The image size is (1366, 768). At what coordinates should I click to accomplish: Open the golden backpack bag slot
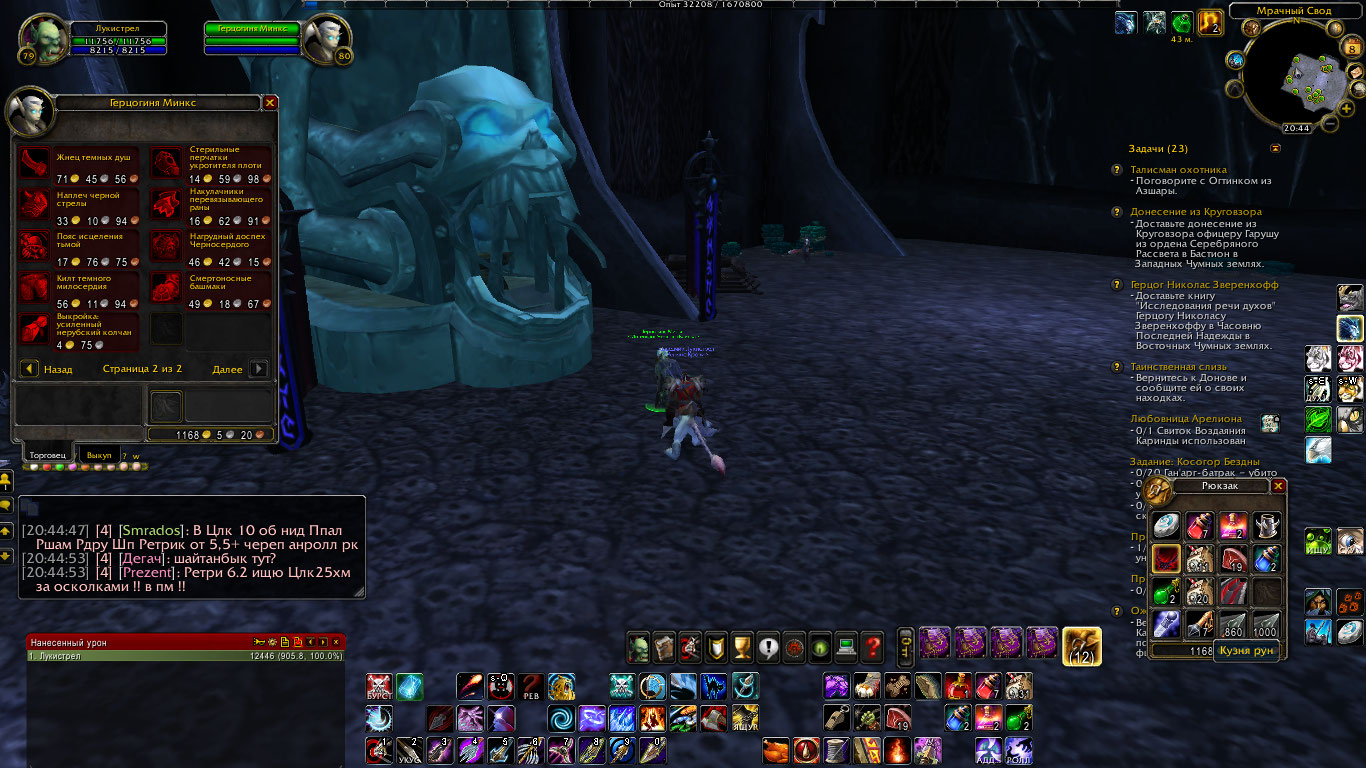click(1081, 646)
